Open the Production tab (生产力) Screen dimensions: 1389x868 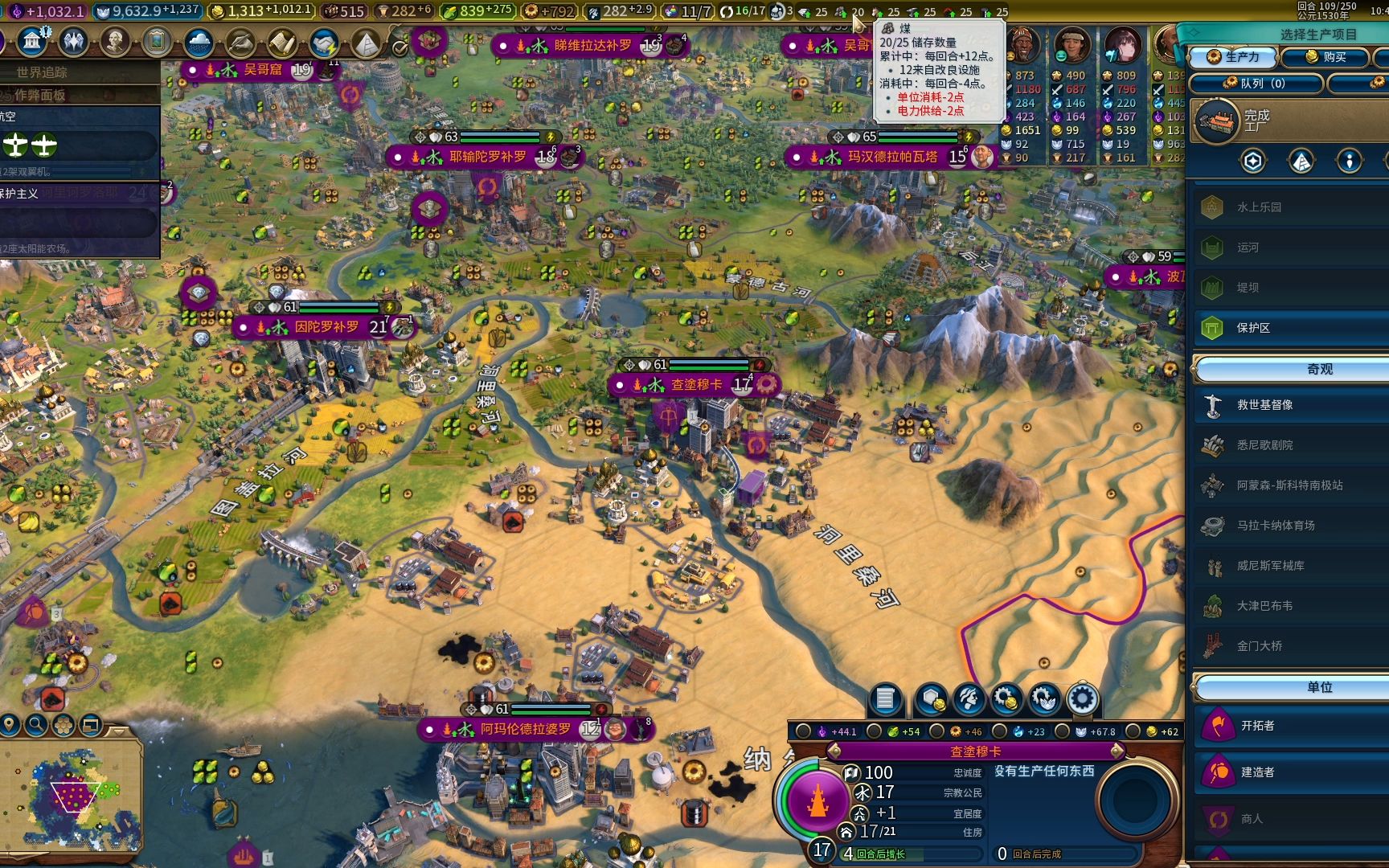tap(1234, 57)
